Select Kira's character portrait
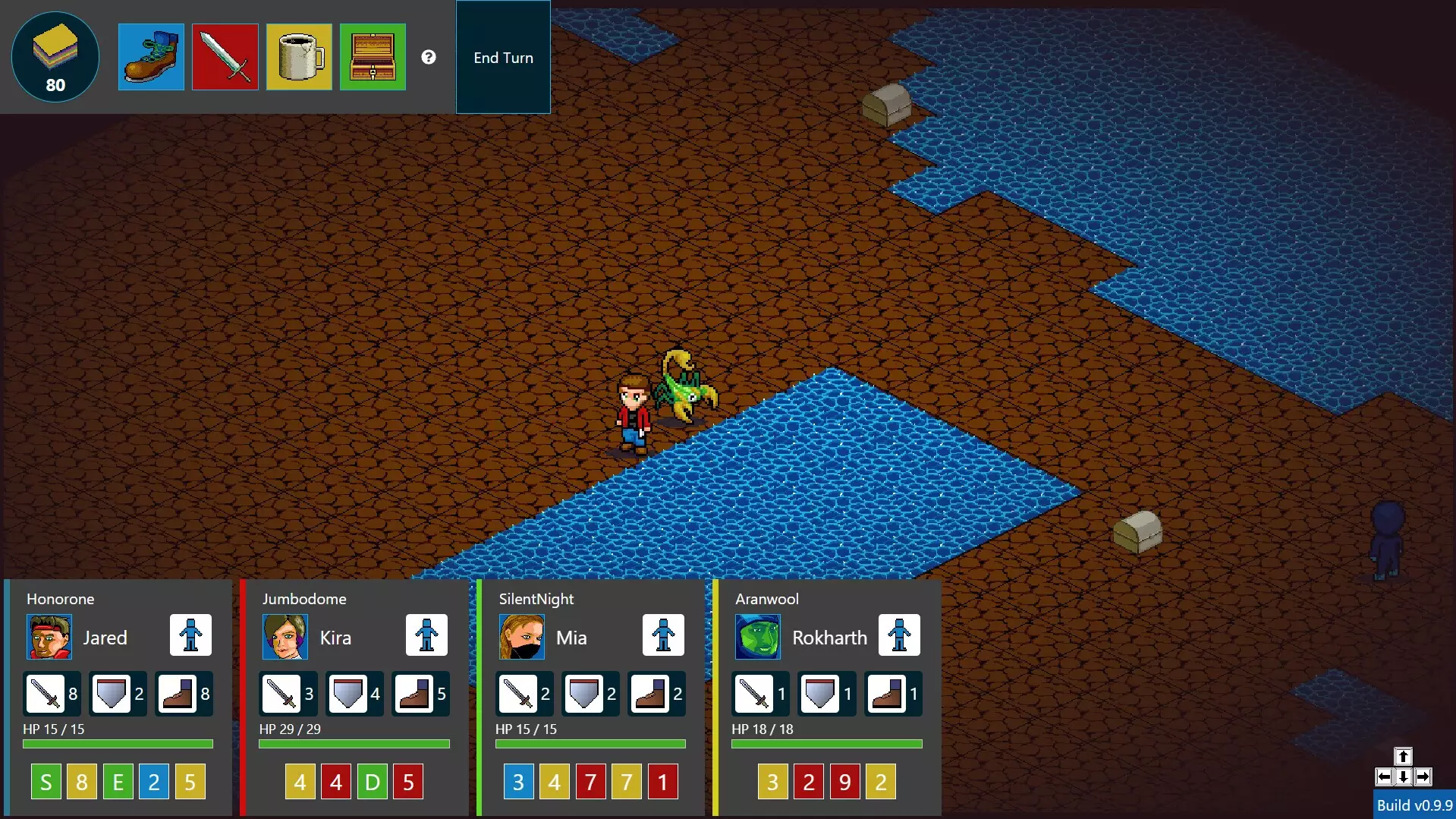The width and height of the screenshot is (1456, 819). tap(285, 637)
